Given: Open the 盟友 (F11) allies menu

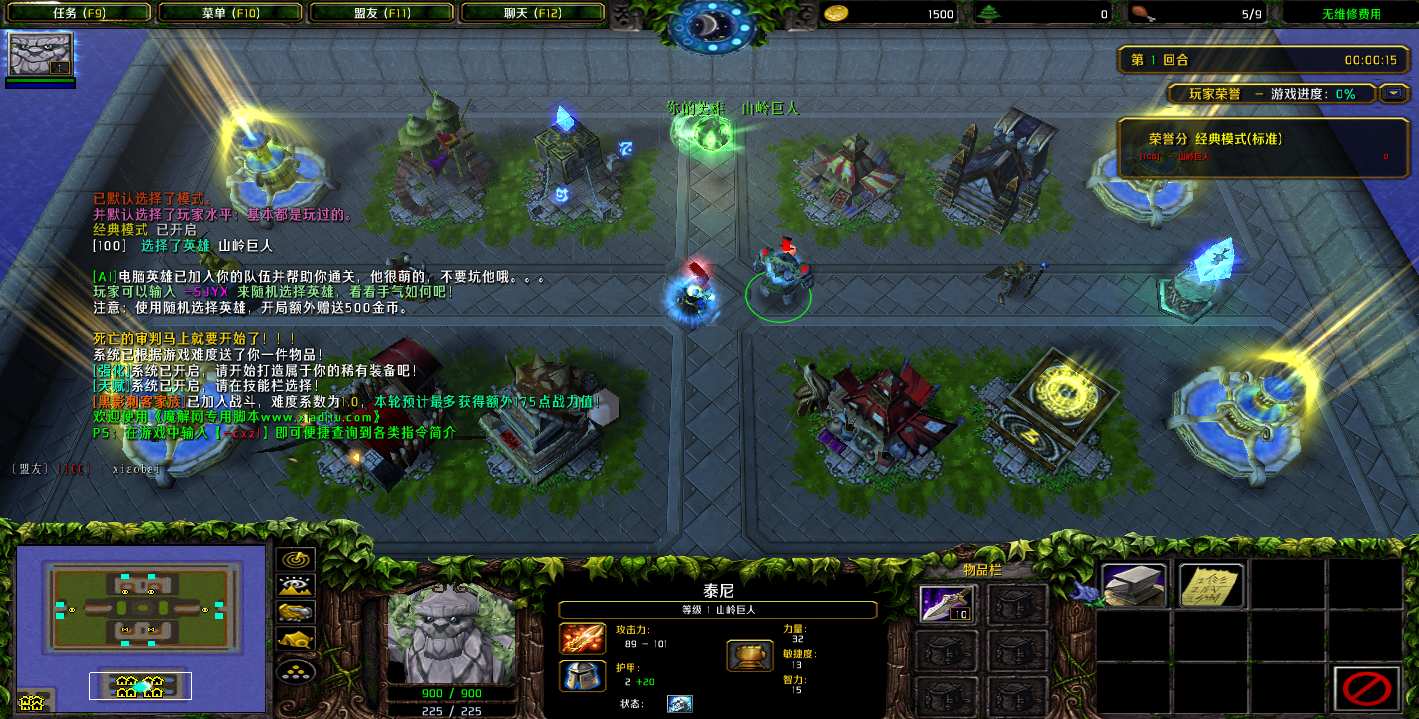Looking at the screenshot, I should pos(382,13).
